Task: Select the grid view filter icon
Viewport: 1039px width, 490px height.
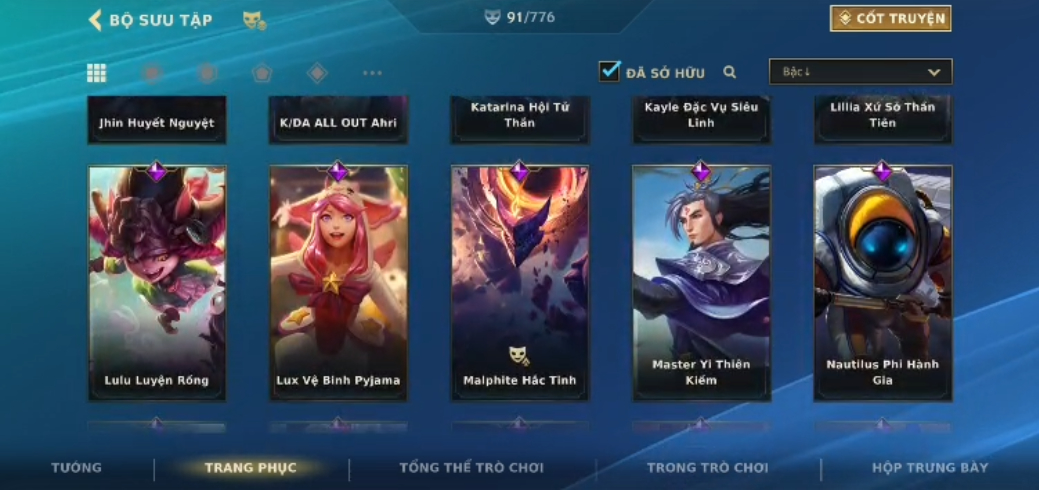Action: coord(97,72)
